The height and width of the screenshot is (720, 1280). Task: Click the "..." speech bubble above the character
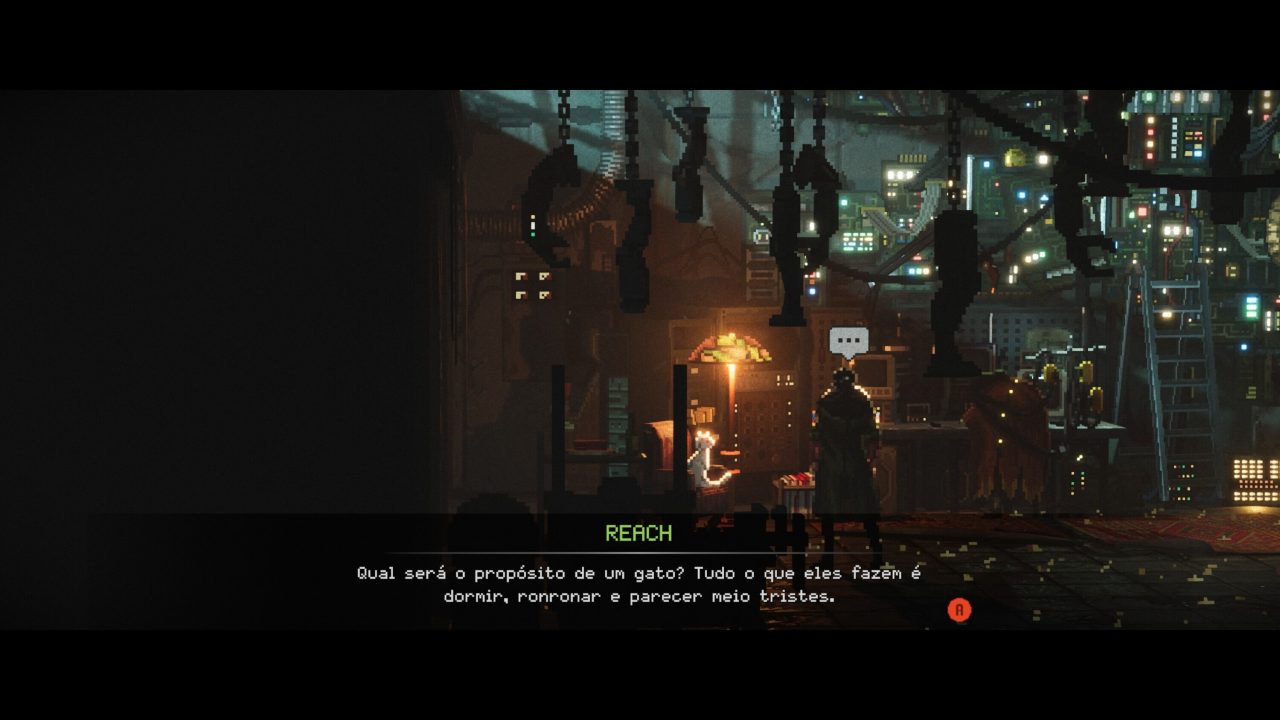[846, 341]
